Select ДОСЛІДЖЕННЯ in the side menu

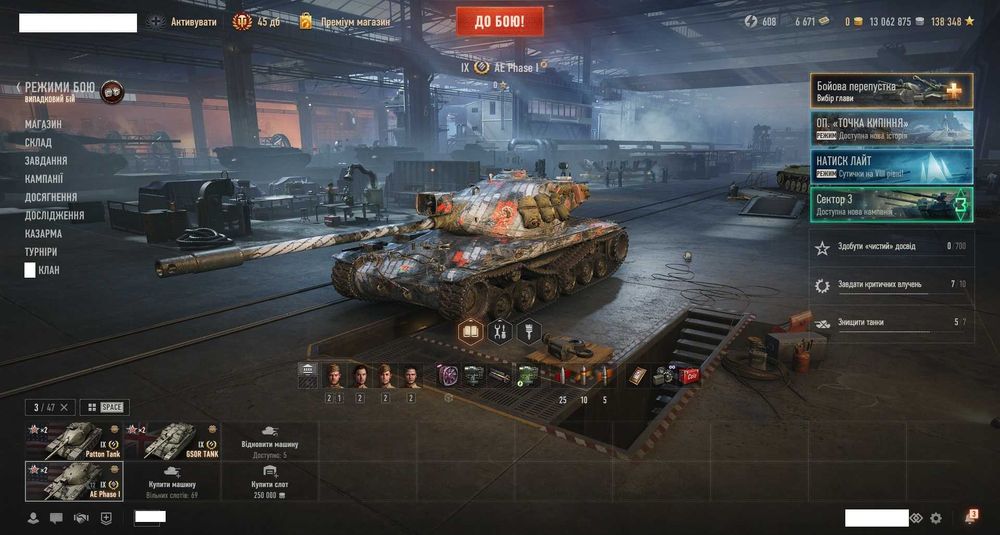click(x=54, y=215)
